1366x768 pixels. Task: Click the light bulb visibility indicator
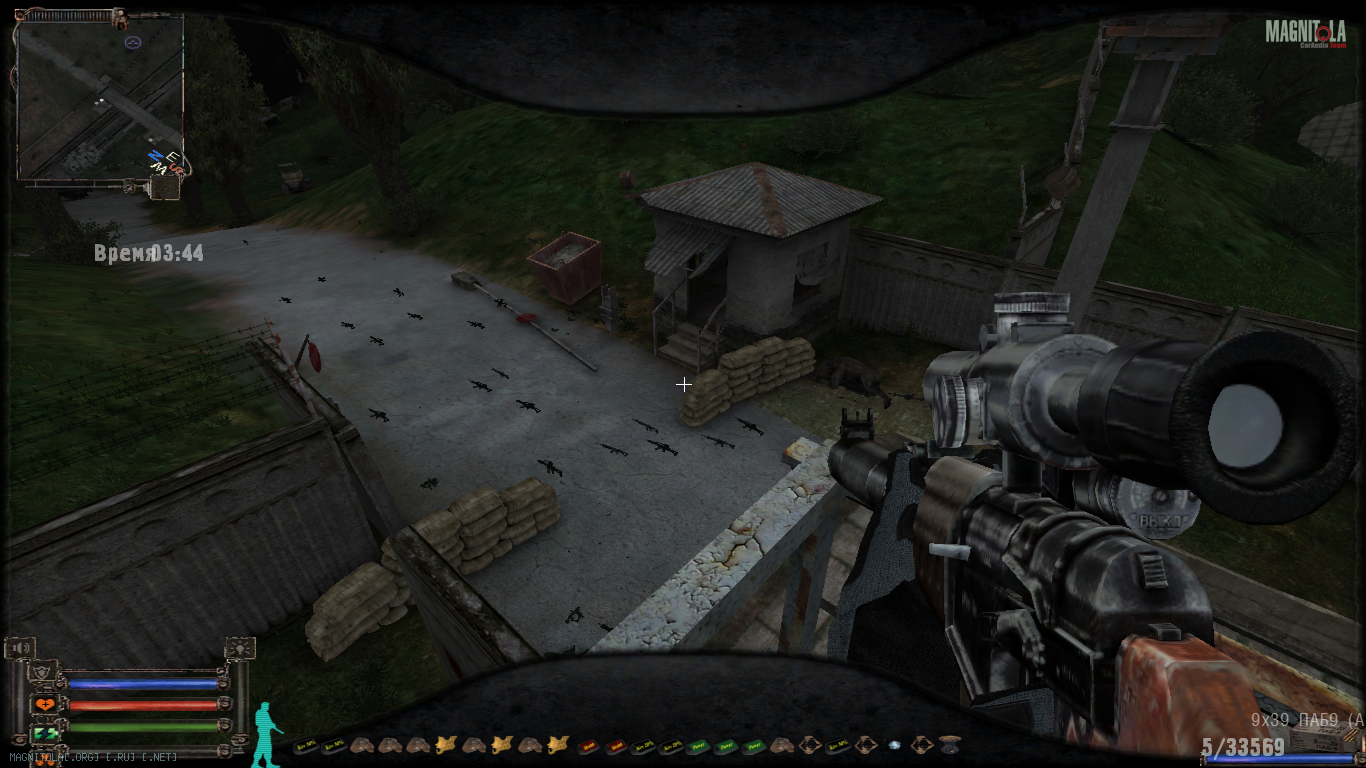(x=240, y=649)
